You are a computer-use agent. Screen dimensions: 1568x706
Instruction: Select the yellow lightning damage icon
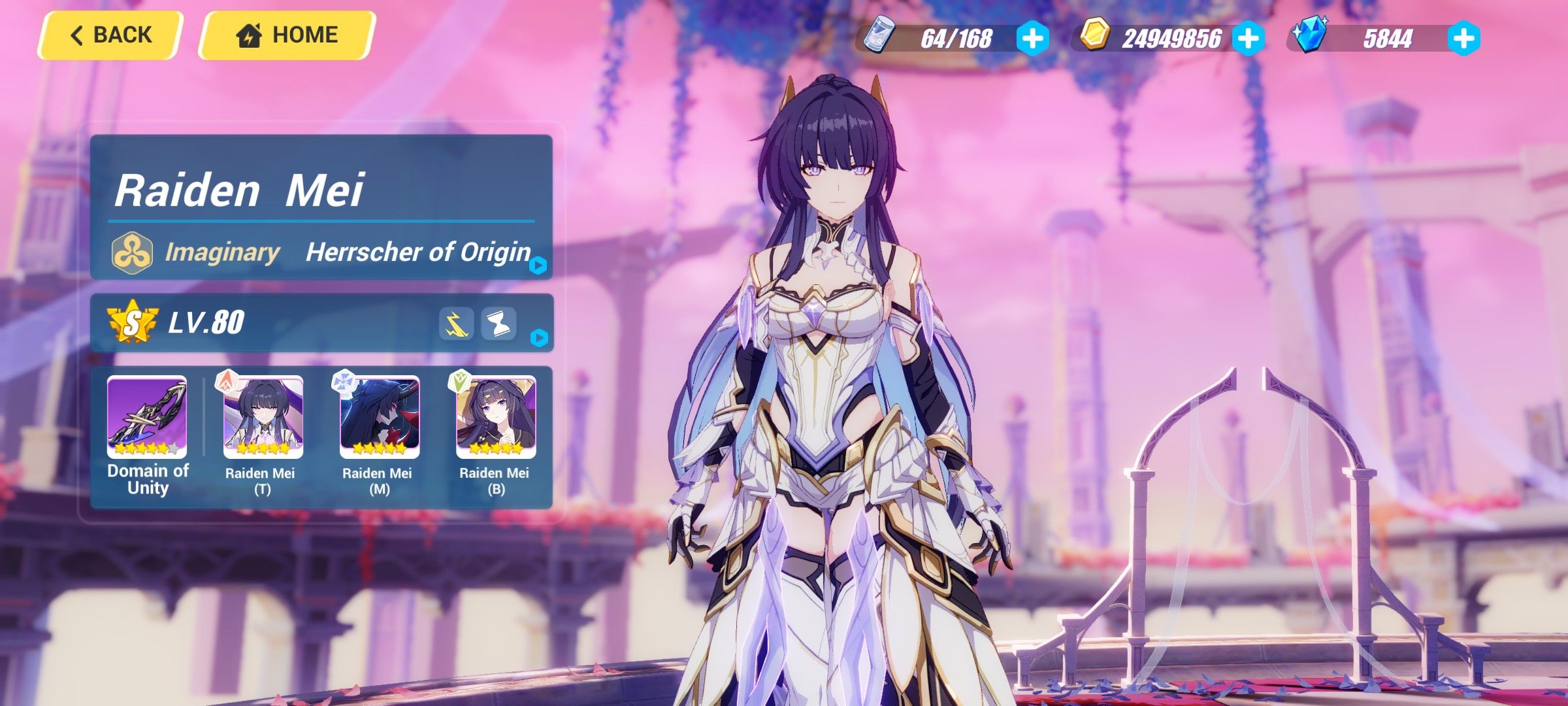[x=456, y=325]
